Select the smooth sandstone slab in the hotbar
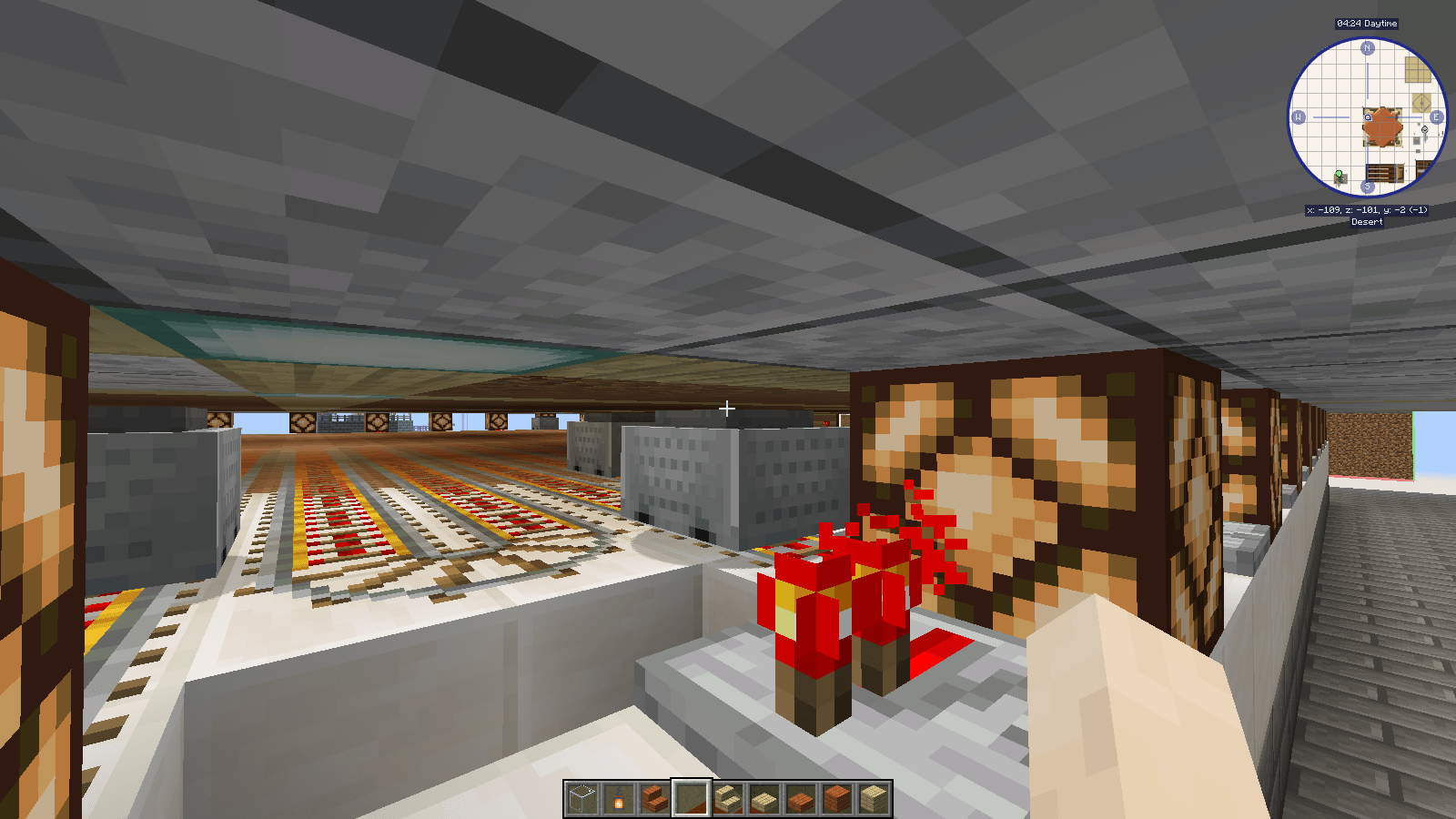The width and height of the screenshot is (1456, 819). click(763, 797)
